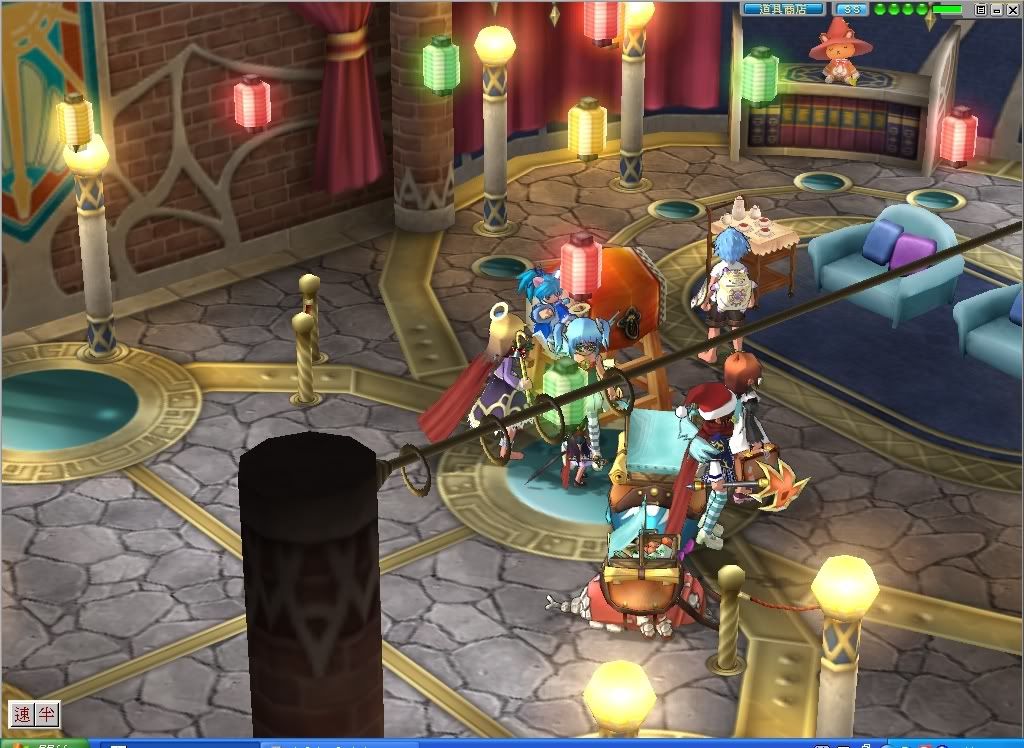Screen dimensions: 1024x748
Task: Minimize the game window
Action: pos(996,9)
